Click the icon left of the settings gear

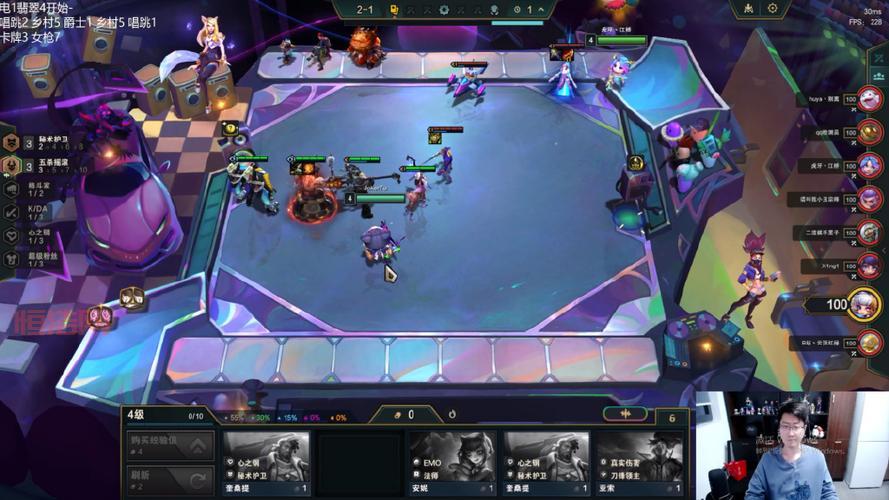click(x=747, y=9)
